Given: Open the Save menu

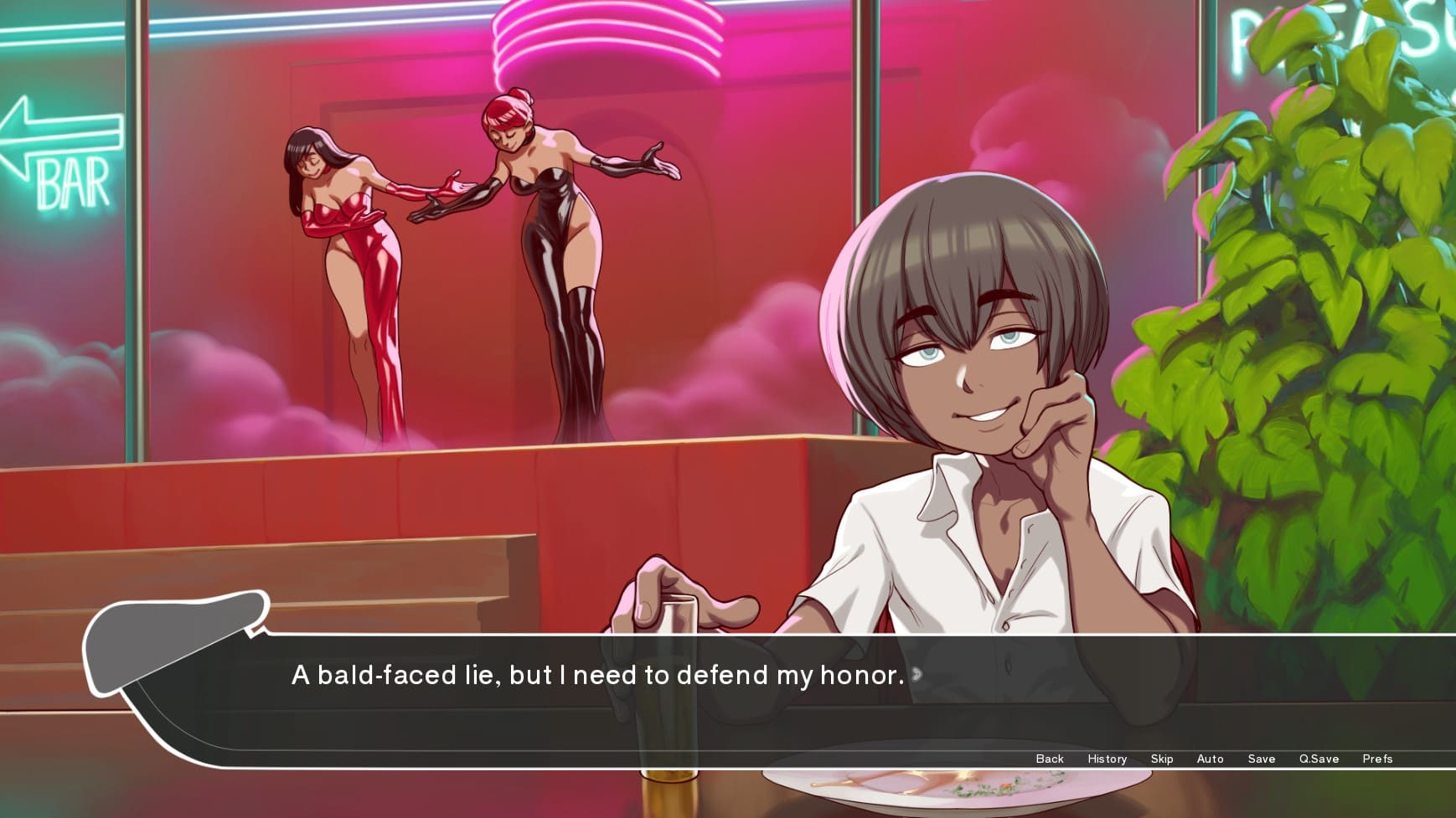Looking at the screenshot, I should tap(1261, 759).
